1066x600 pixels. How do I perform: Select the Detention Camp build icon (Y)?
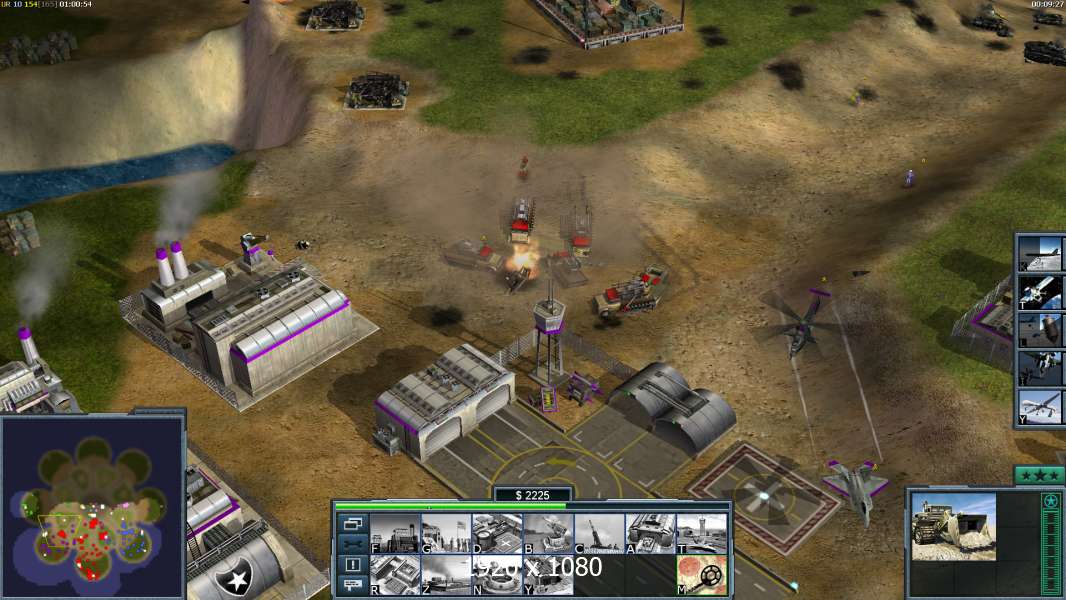[548, 575]
